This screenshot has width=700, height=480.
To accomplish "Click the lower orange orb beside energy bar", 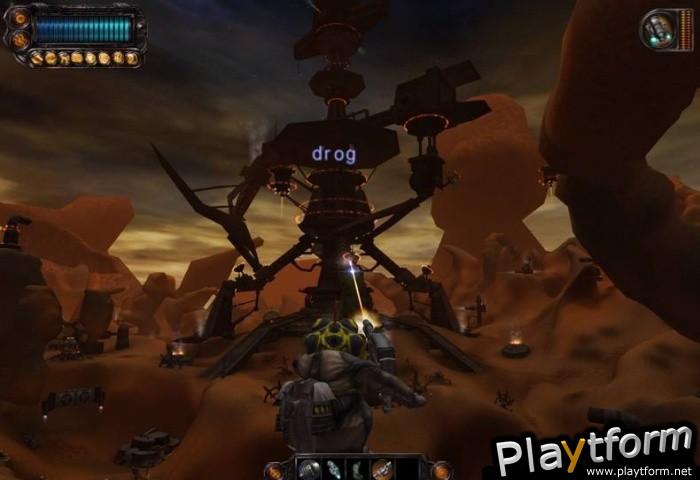I will [20, 41].
